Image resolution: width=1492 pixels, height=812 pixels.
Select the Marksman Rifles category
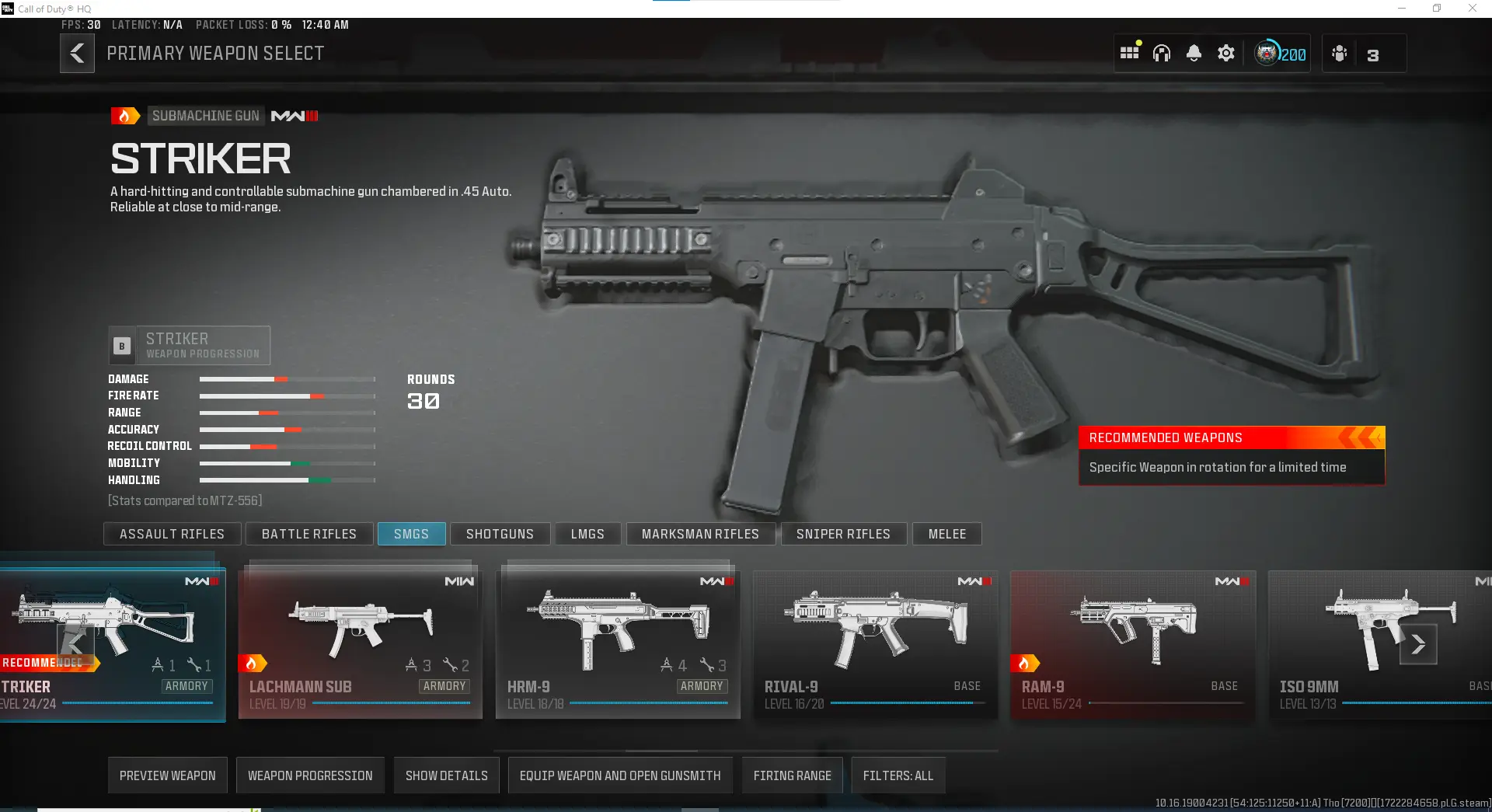(700, 534)
